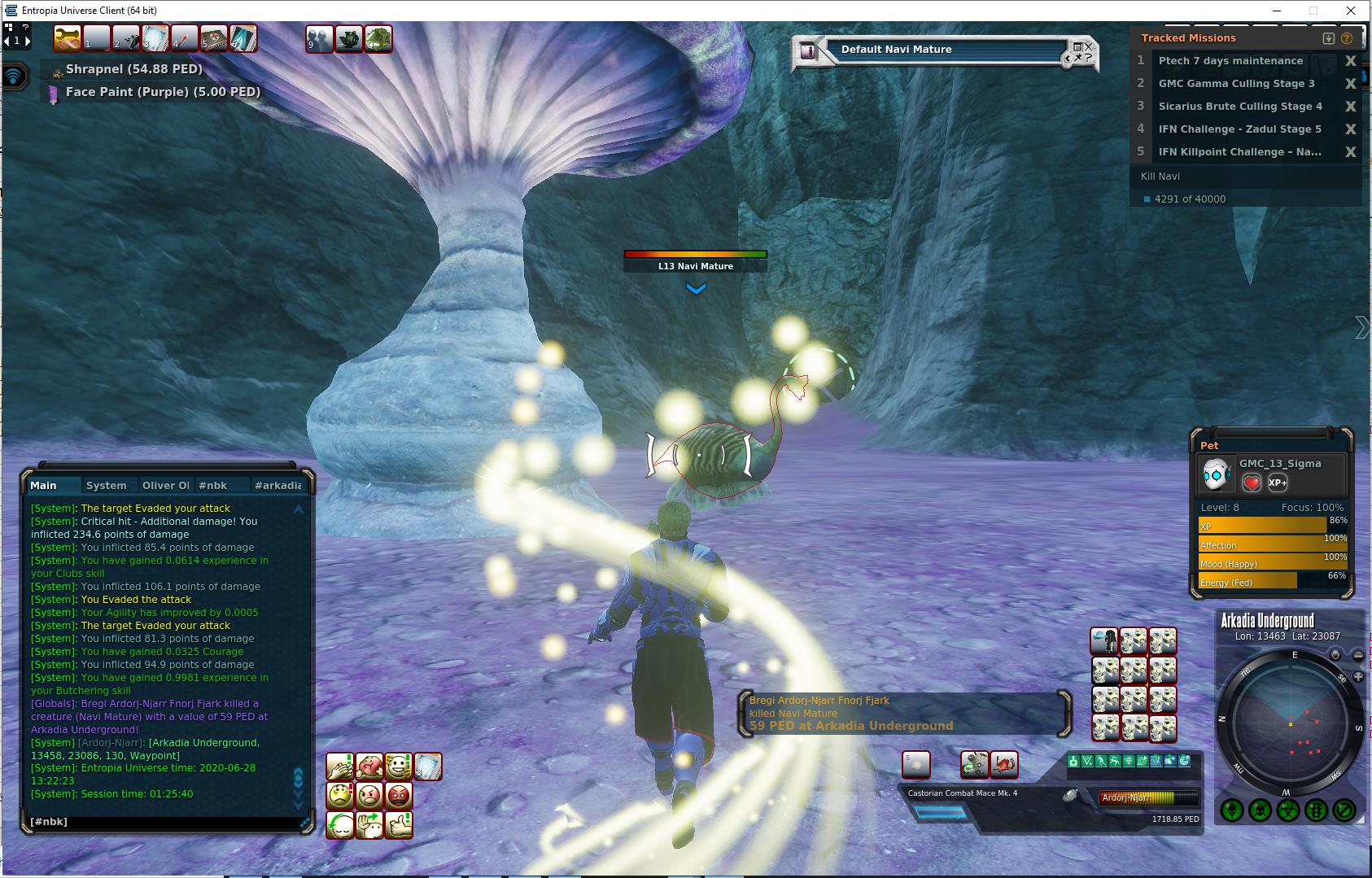Click the pet's red heart button

1252,483
